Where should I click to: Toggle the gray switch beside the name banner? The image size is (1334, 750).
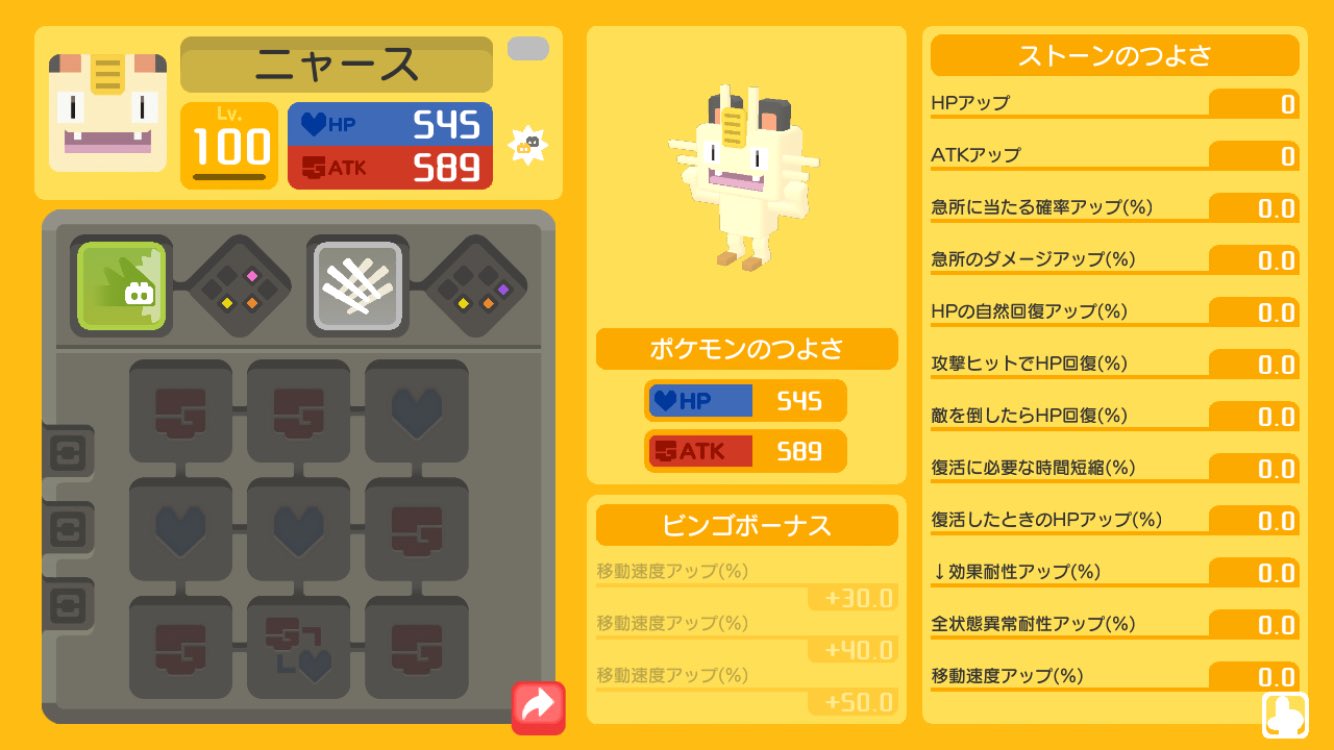pyautogui.click(x=530, y=46)
